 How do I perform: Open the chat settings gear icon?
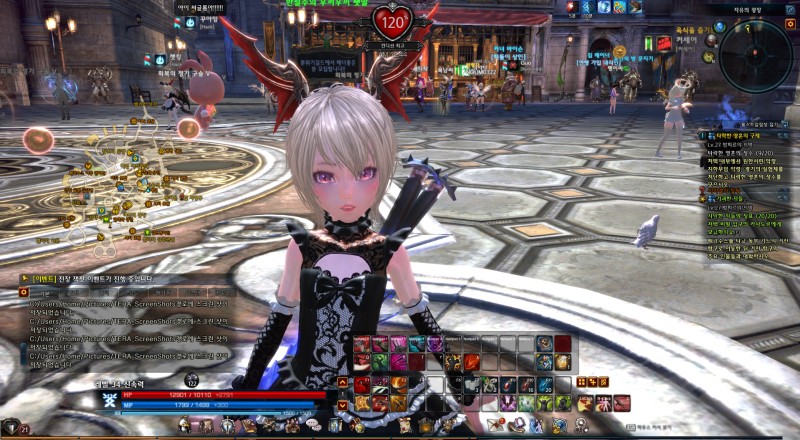point(24,291)
